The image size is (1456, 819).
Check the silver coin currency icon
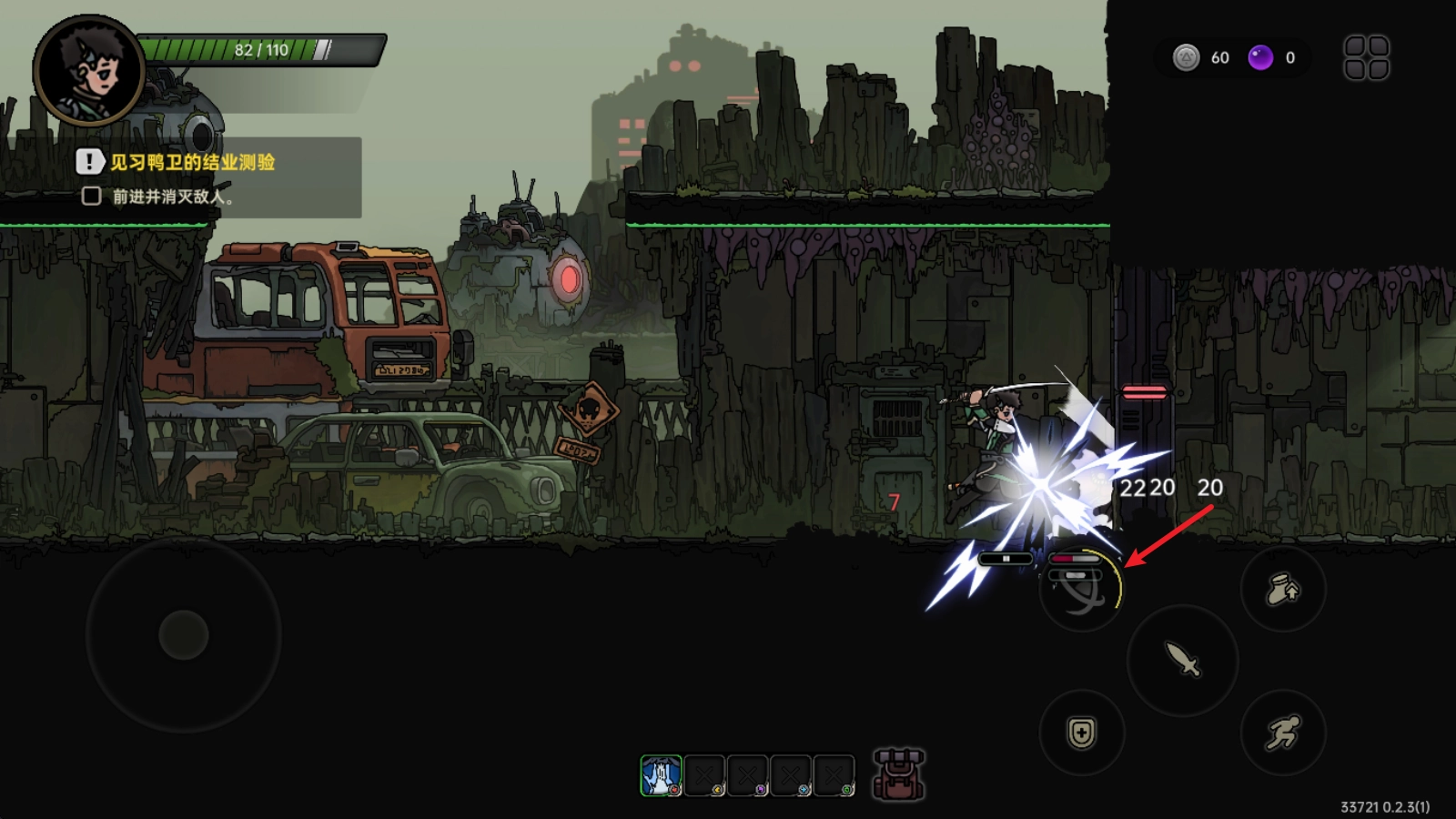1186,58
